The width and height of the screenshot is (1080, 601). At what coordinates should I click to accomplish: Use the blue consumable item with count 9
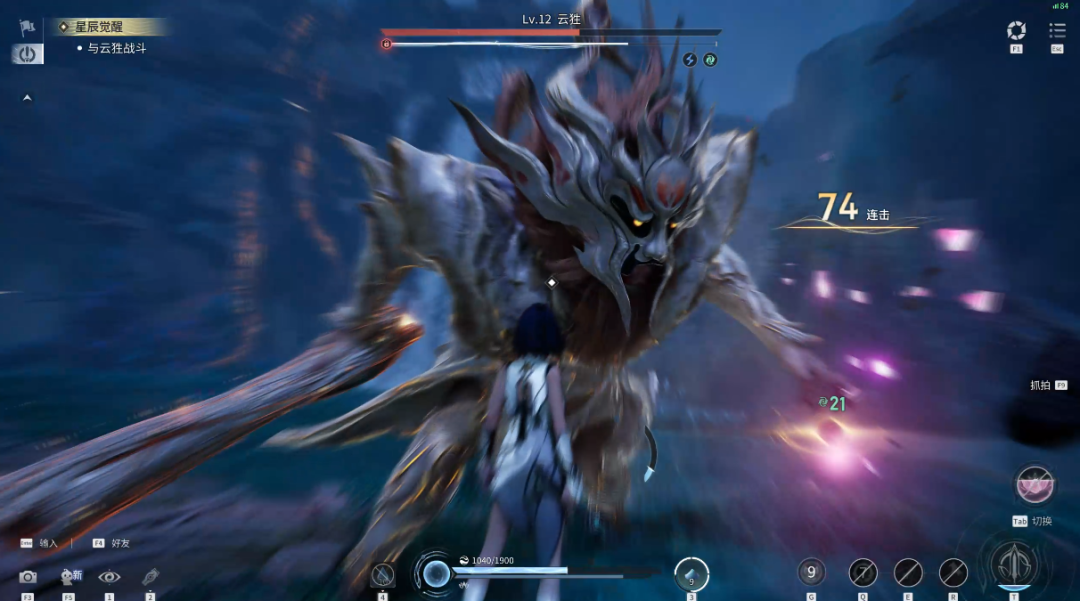691,574
